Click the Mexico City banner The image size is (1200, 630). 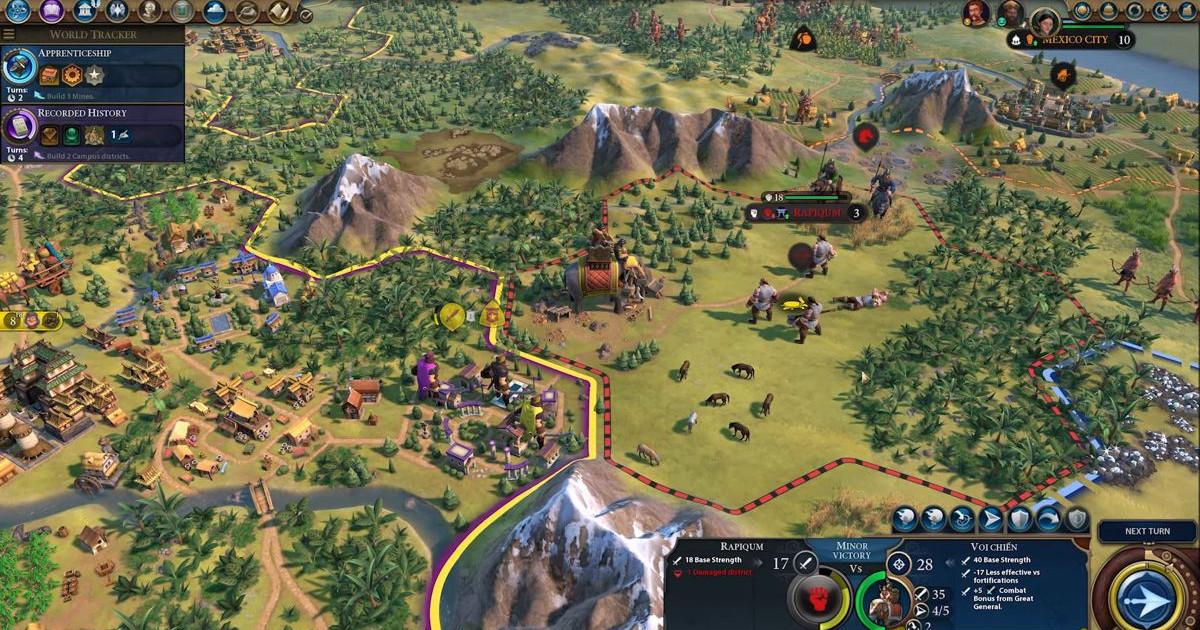point(1075,40)
